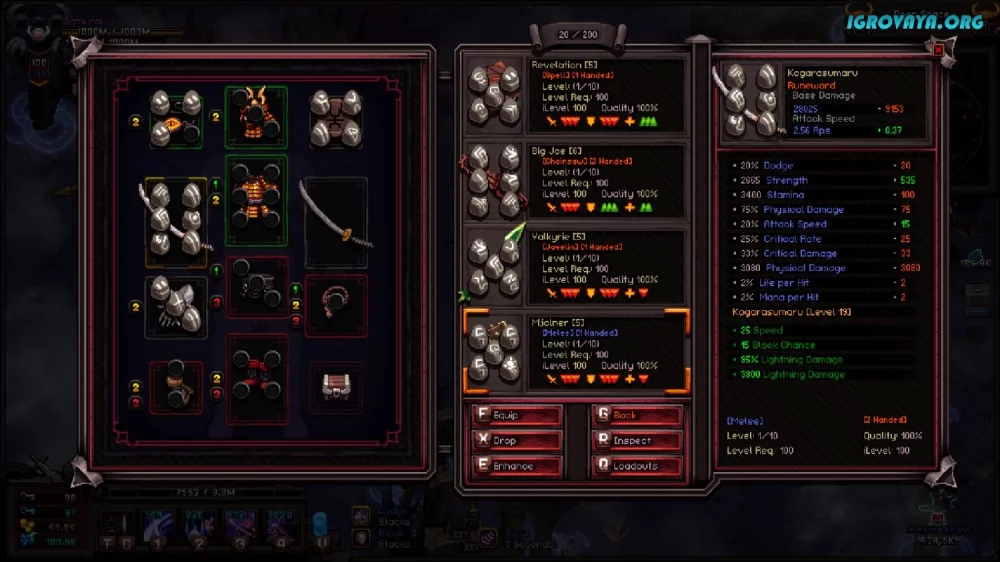Open the treasure chest slot
This screenshot has height=562, width=1000.
pyautogui.click(x=335, y=384)
